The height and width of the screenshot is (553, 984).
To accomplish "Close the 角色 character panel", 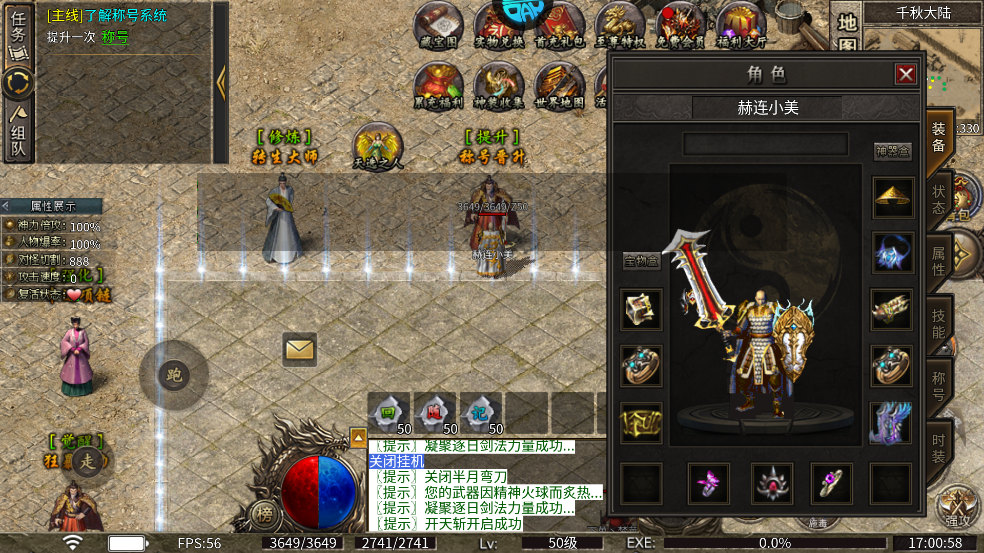I will tap(906, 74).
